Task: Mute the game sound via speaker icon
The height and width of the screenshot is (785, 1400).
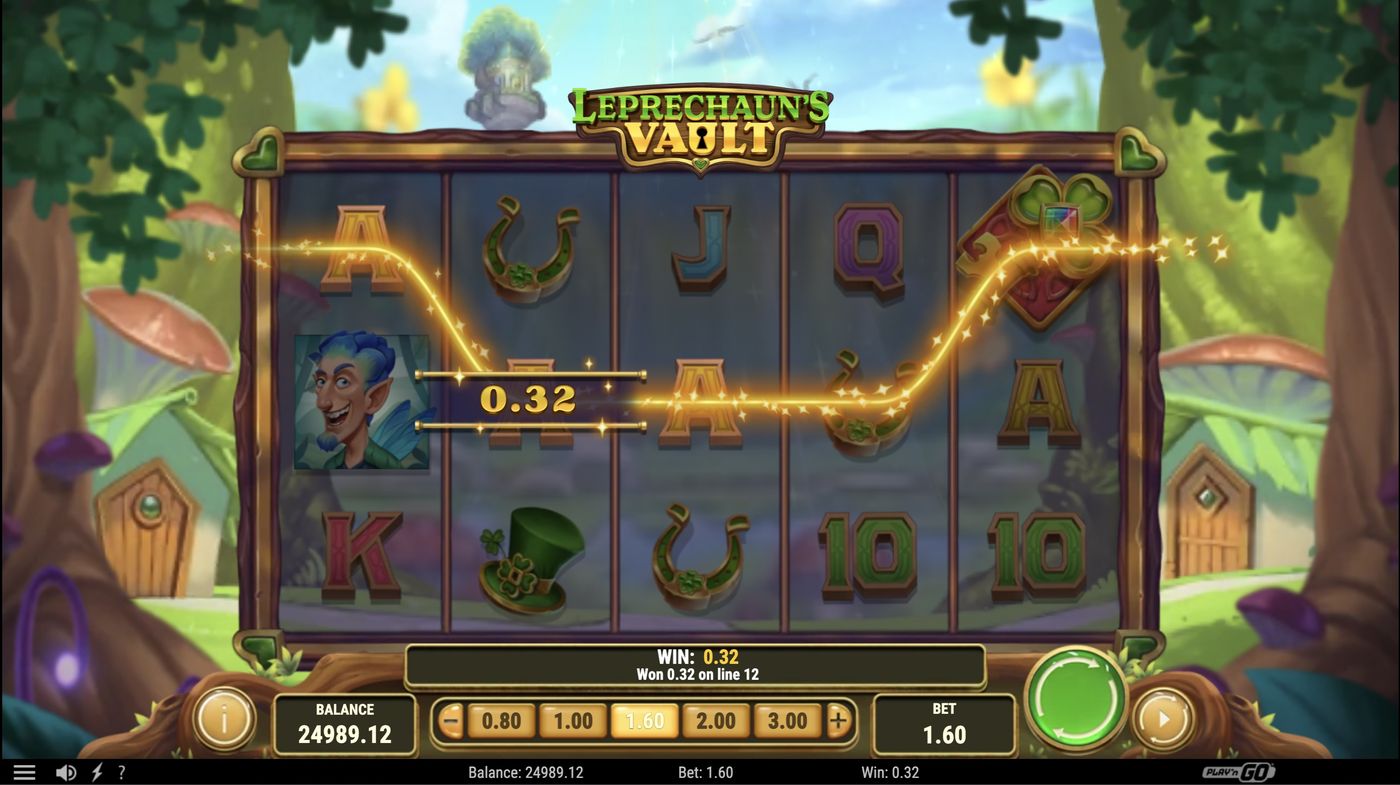Action: [x=66, y=771]
